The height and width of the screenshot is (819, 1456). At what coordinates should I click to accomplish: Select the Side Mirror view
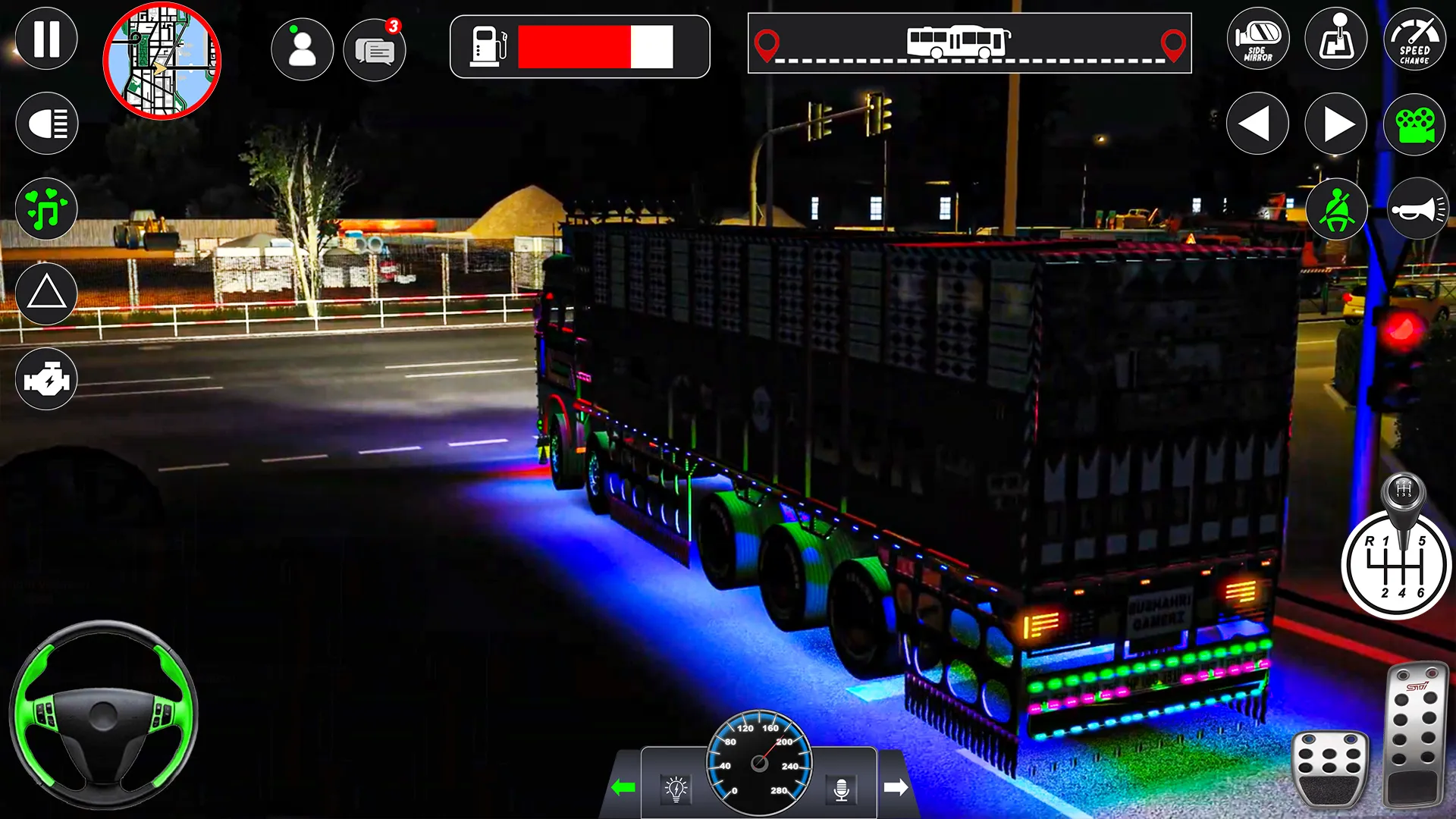[x=1257, y=39]
